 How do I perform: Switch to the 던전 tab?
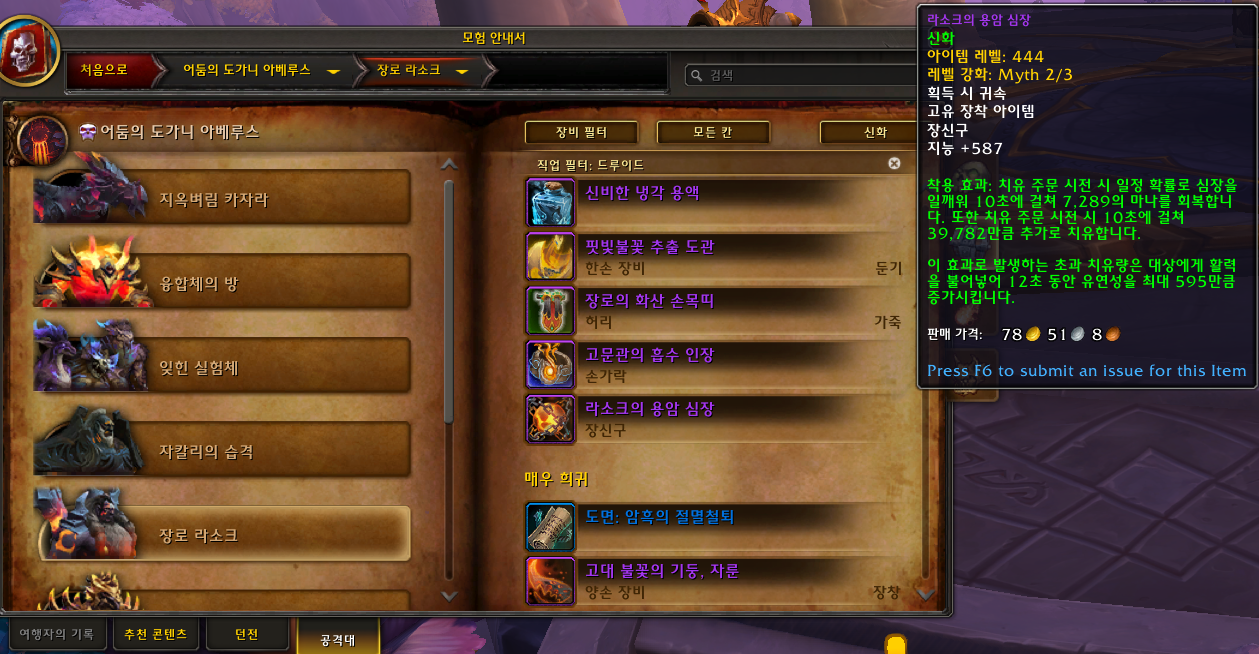click(246, 635)
